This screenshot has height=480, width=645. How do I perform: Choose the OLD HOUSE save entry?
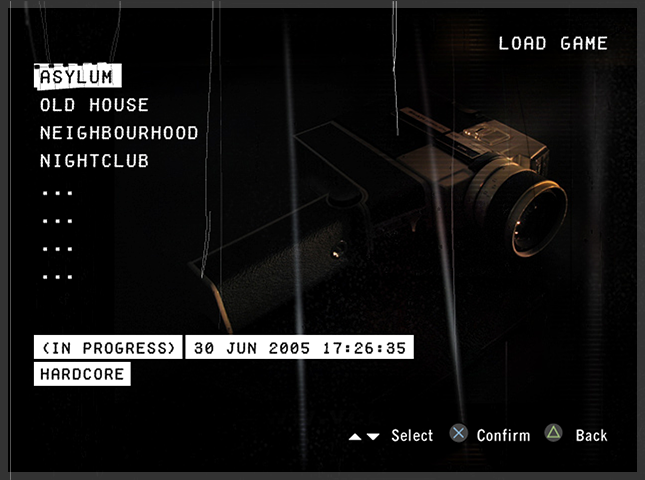pos(94,105)
